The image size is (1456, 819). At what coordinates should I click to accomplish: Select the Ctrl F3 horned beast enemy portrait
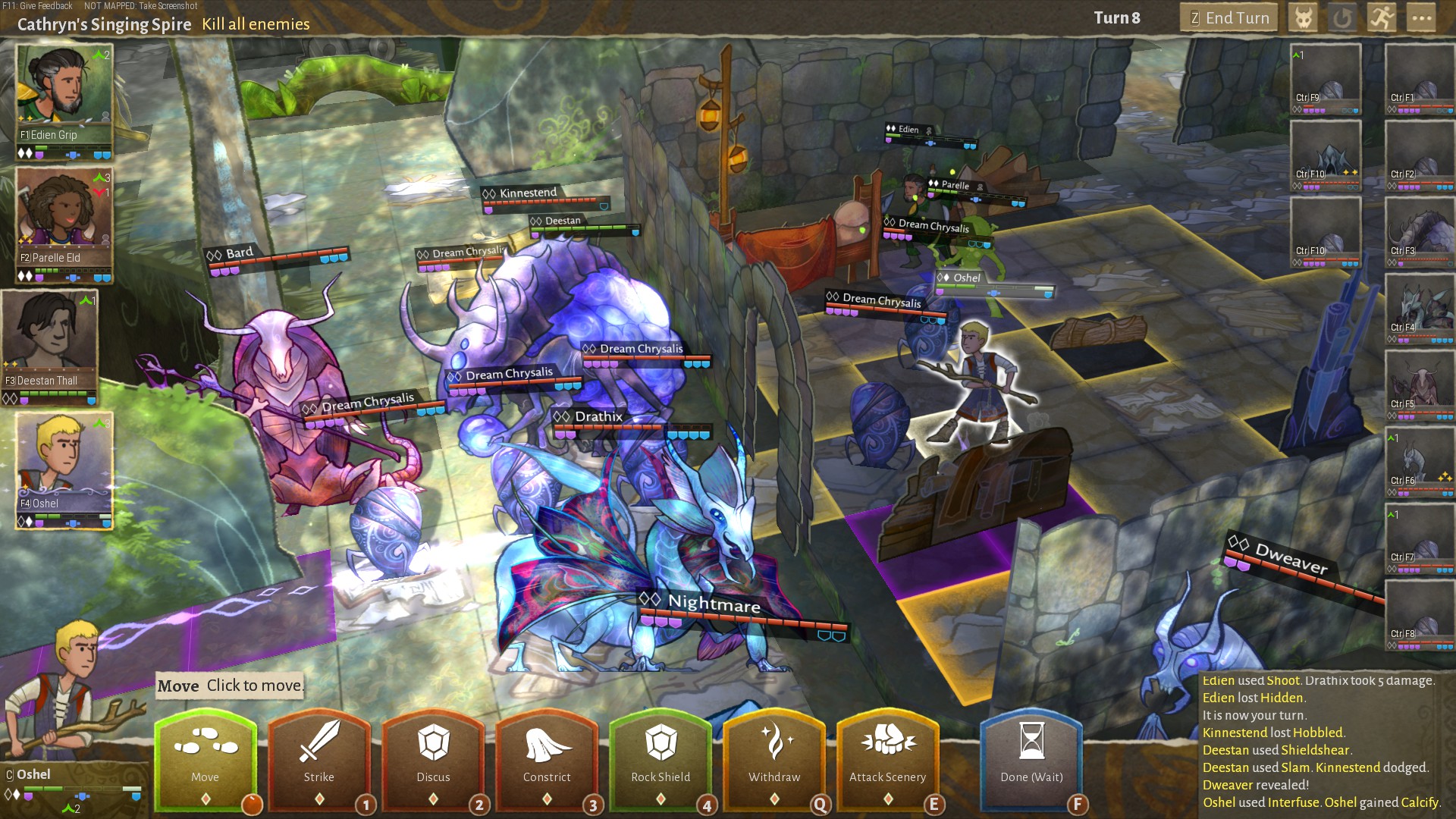[x=1419, y=230]
